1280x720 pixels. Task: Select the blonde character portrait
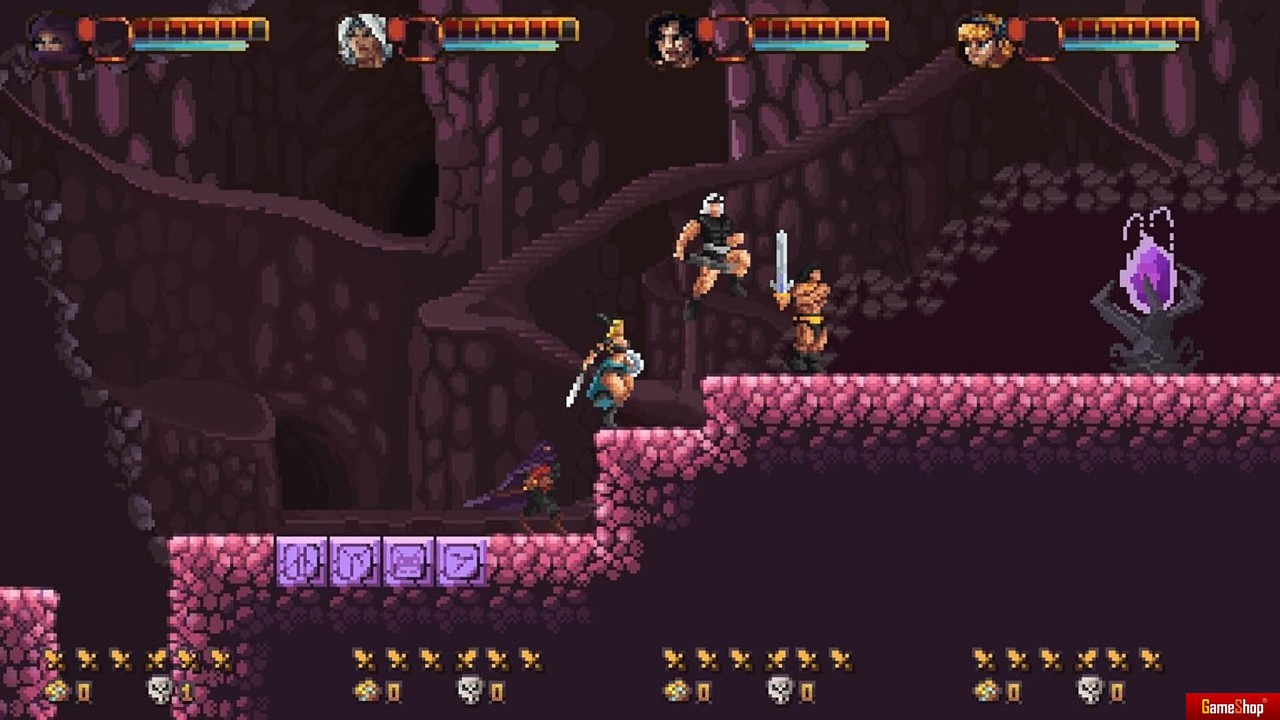point(983,42)
